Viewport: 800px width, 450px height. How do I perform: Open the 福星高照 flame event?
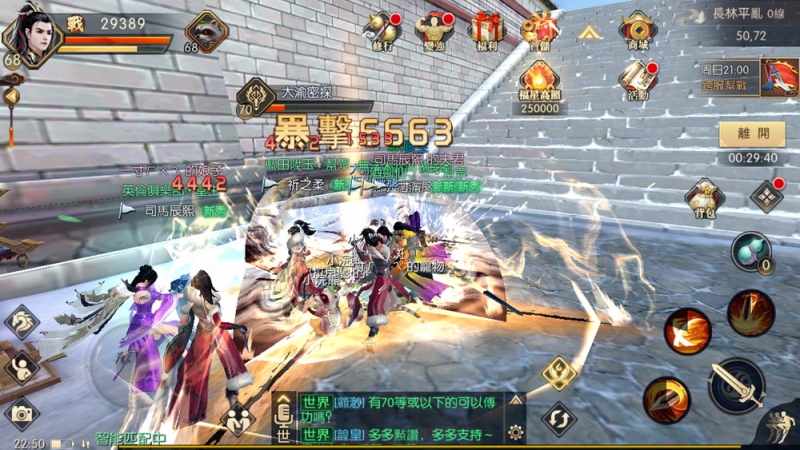[539, 84]
